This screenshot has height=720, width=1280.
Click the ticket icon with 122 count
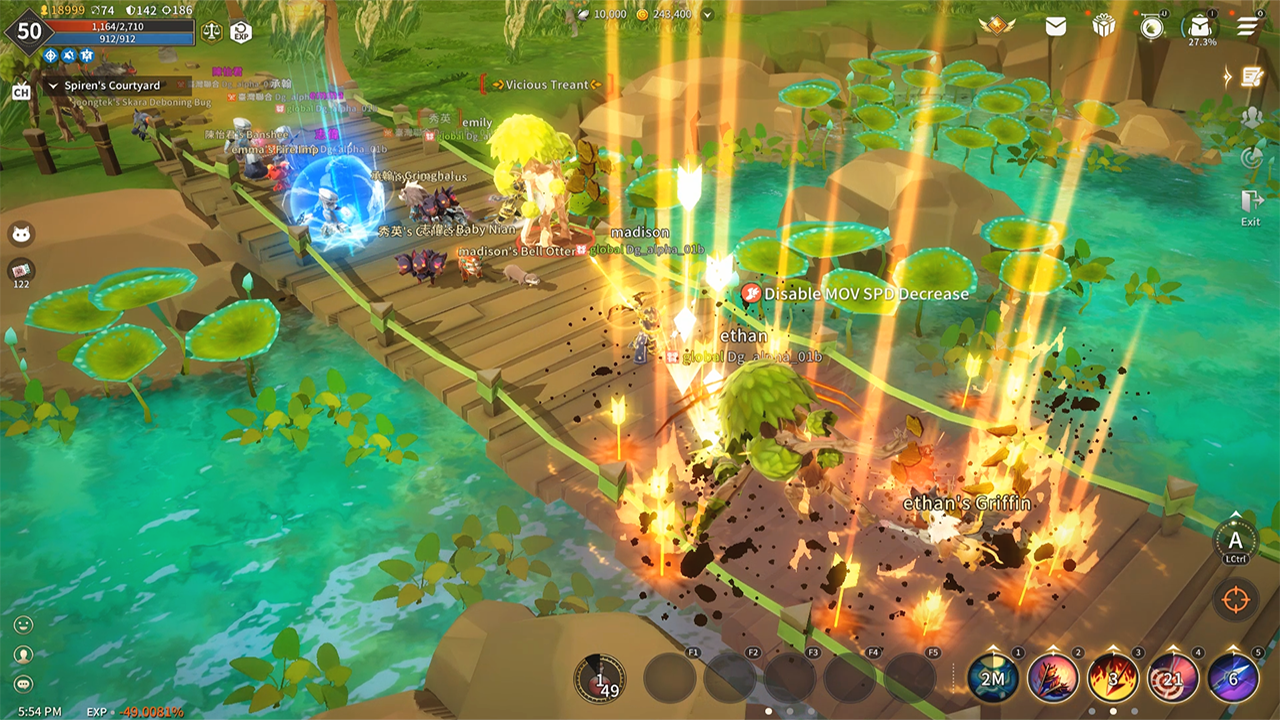pos(21,270)
